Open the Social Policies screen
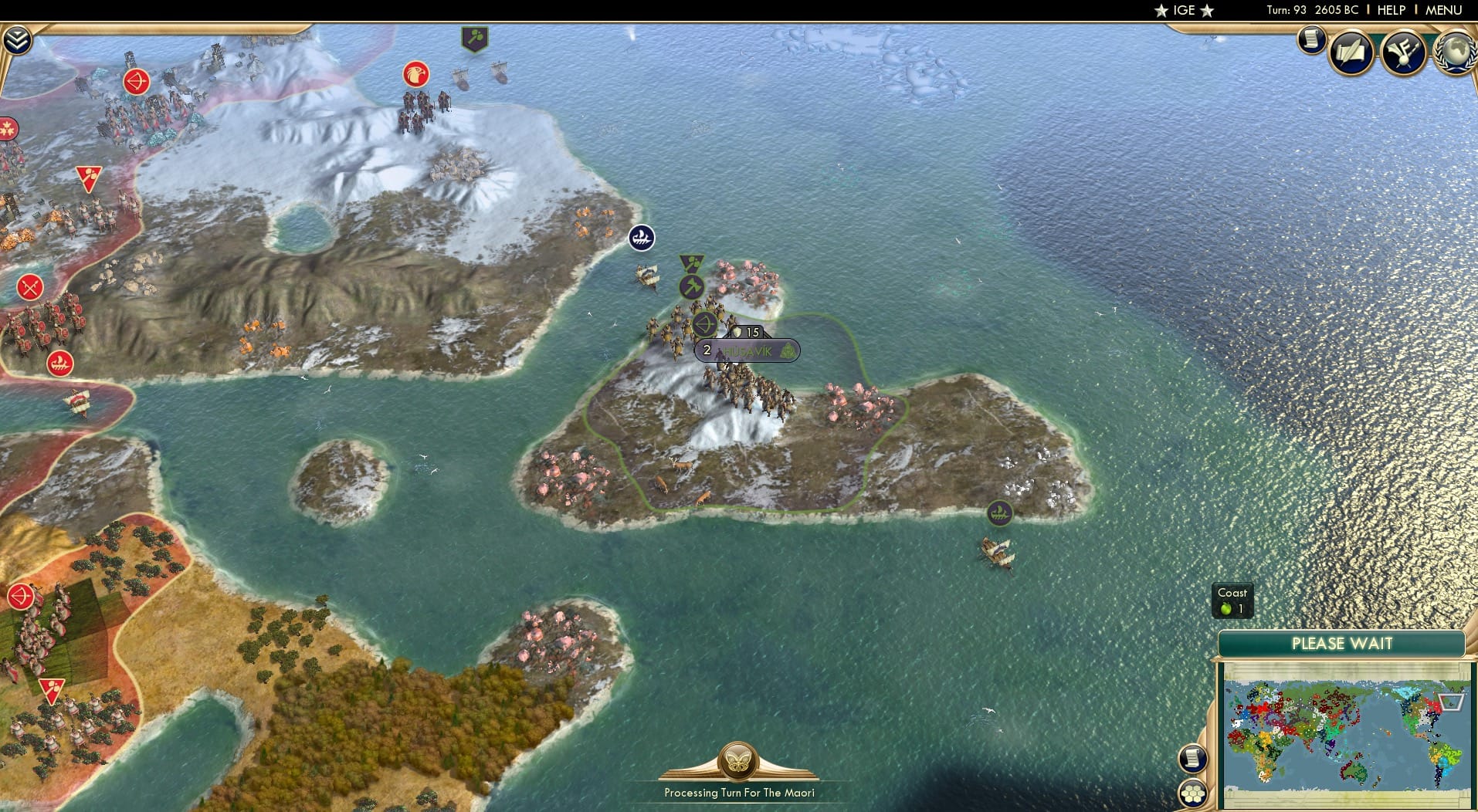Image resolution: width=1478 pixels, height=812 pixels. (1351, 52)
